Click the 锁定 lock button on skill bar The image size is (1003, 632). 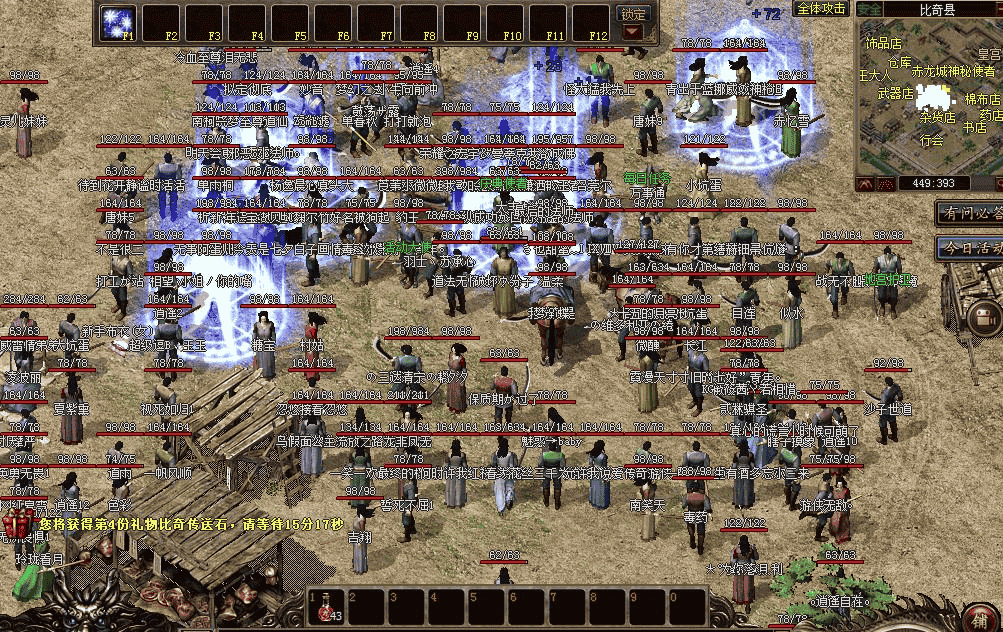coord(633,14)
